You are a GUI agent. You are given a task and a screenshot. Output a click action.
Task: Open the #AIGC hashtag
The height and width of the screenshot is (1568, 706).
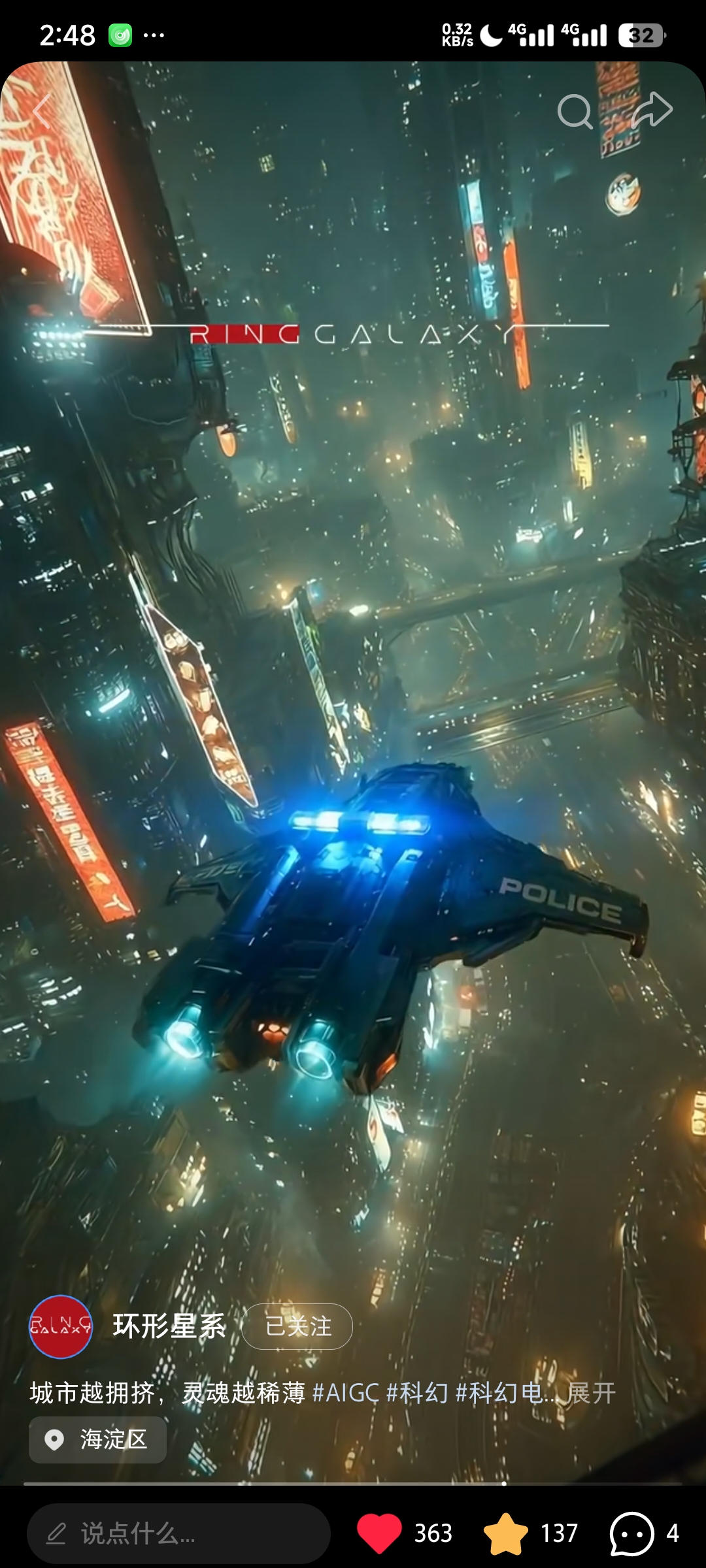point(345,1393)
